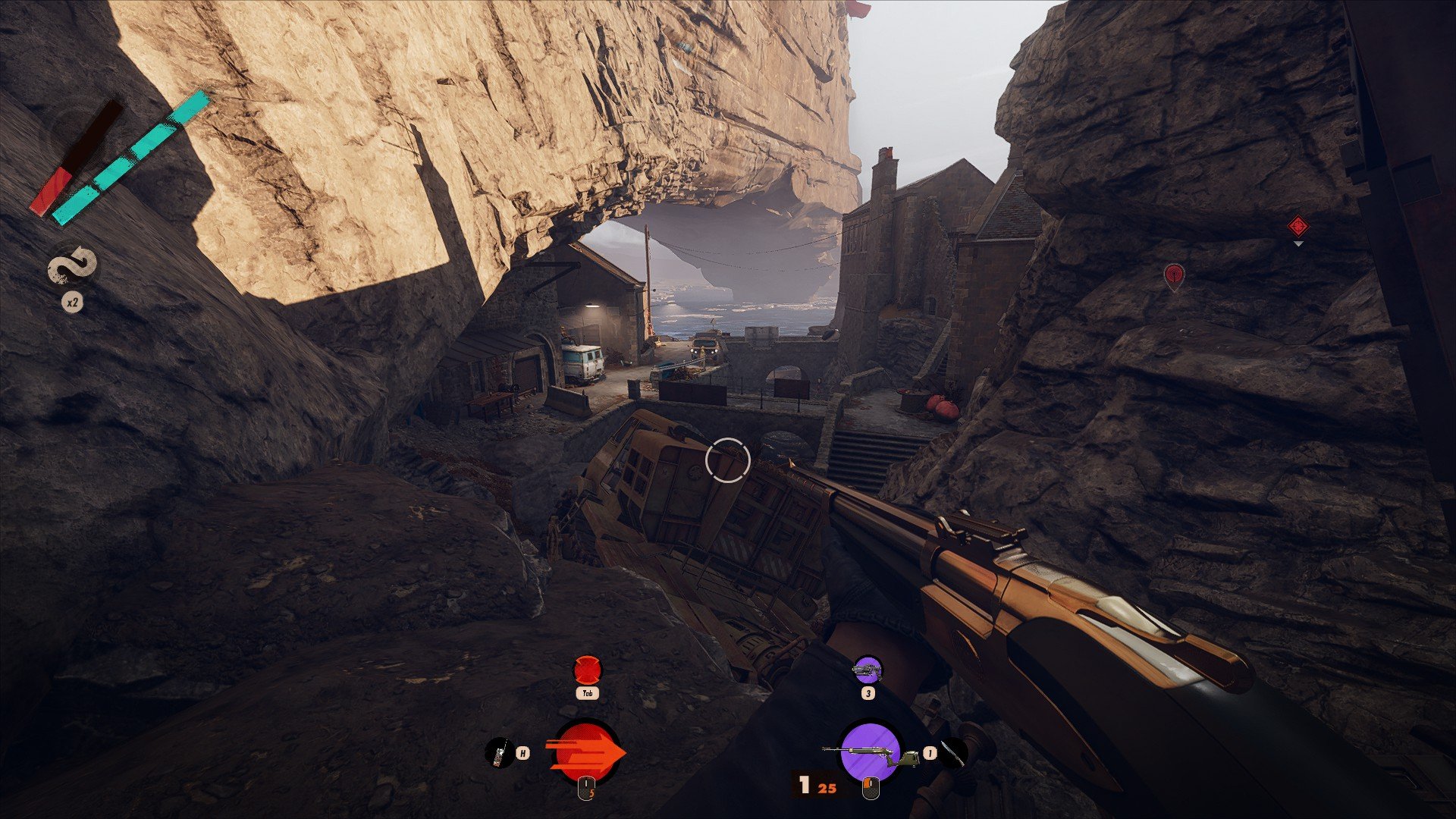Click the Reprise loop icon marked x2
The image size is (1456, 819).
click(x=73, y=268)
